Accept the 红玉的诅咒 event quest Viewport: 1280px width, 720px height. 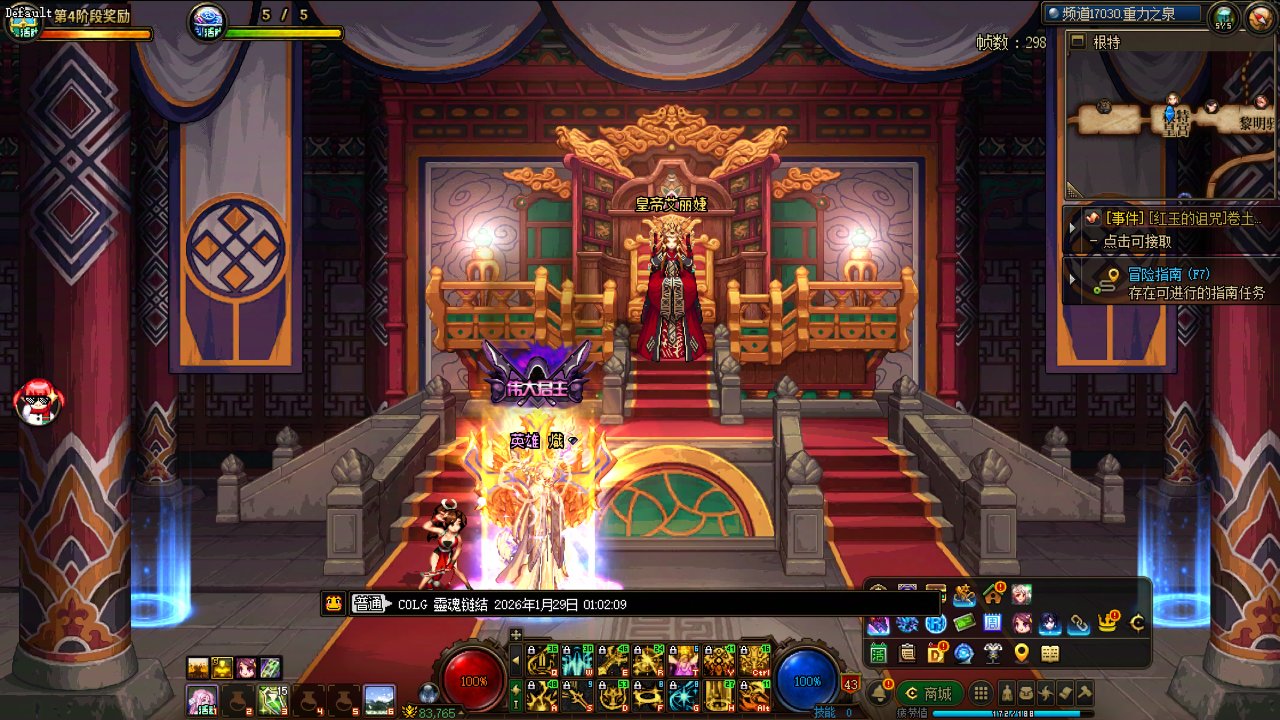(1180, 218)
